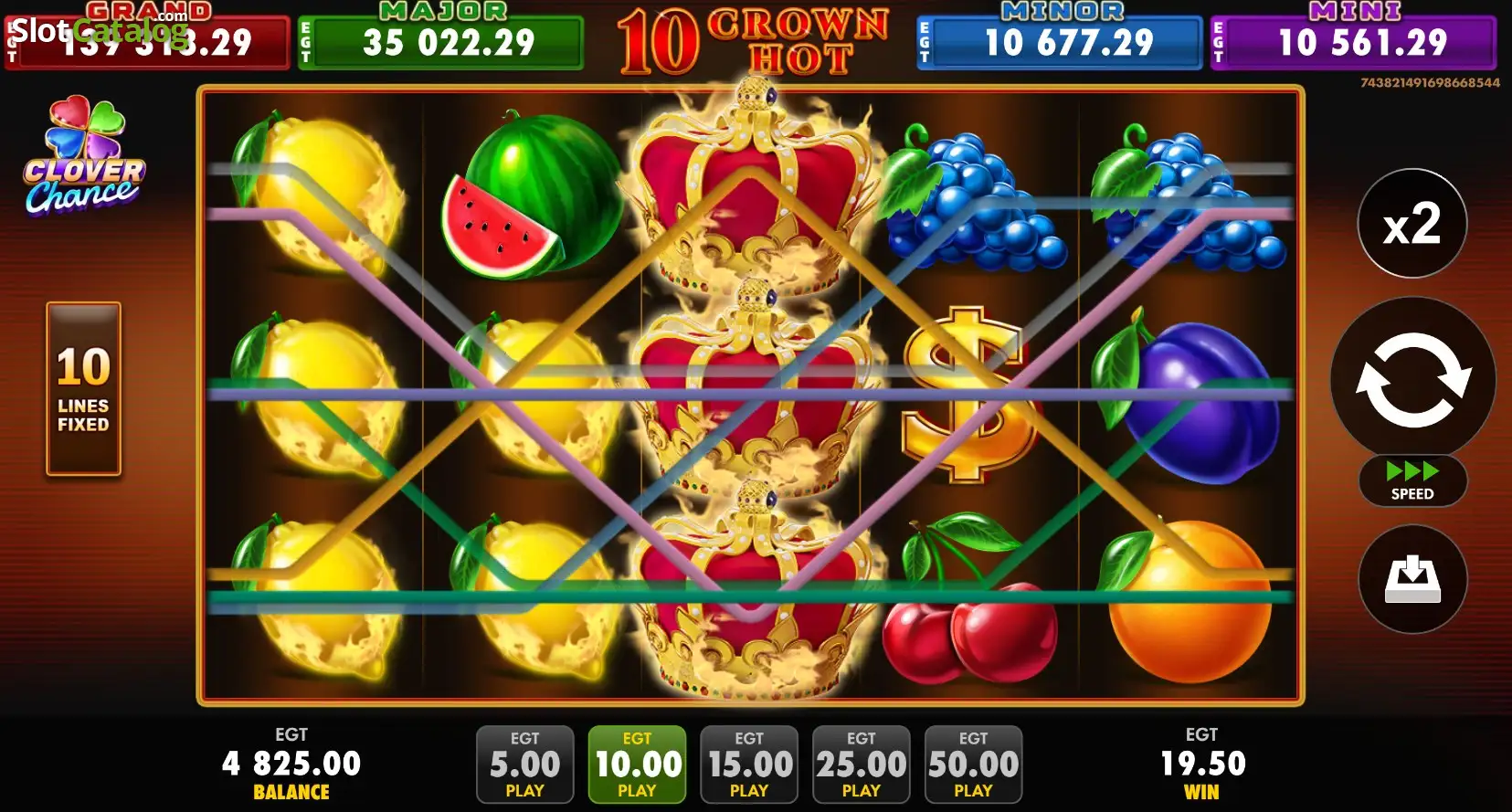Activate the x2 gamble button
Viewport: 1512px width, 812px height.
click(1412, 224)
